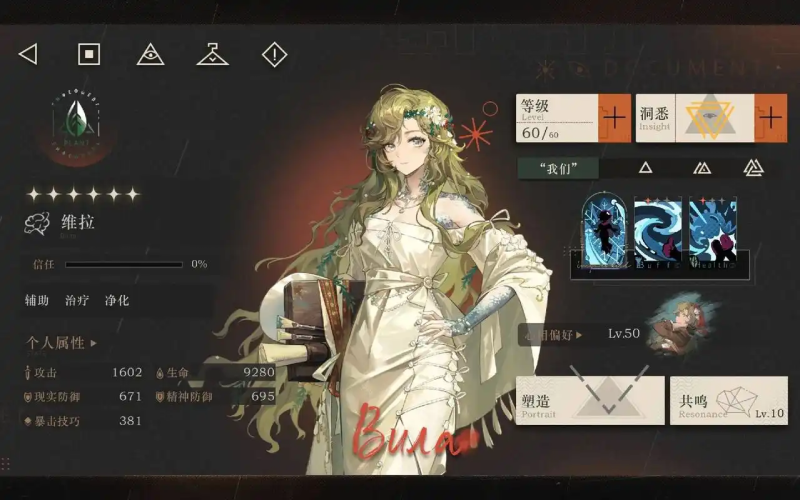Open the clothes hanger garment icon
800x500 pixels.
[212, 54]
